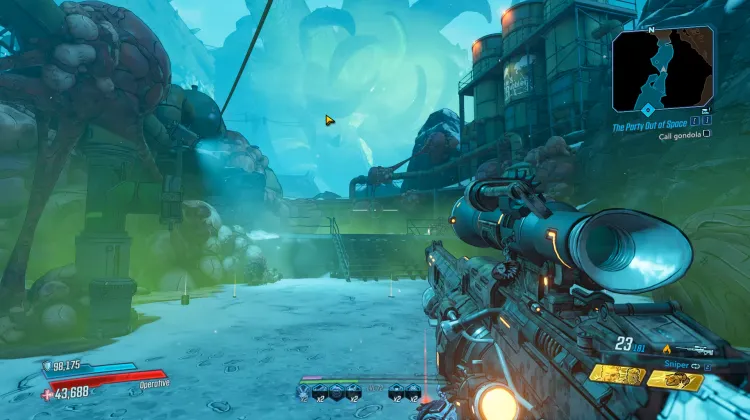Click the diamond objective marker on minimap edge
The image size is (750, 420).
pyautogui.click(x=647, y=108)
